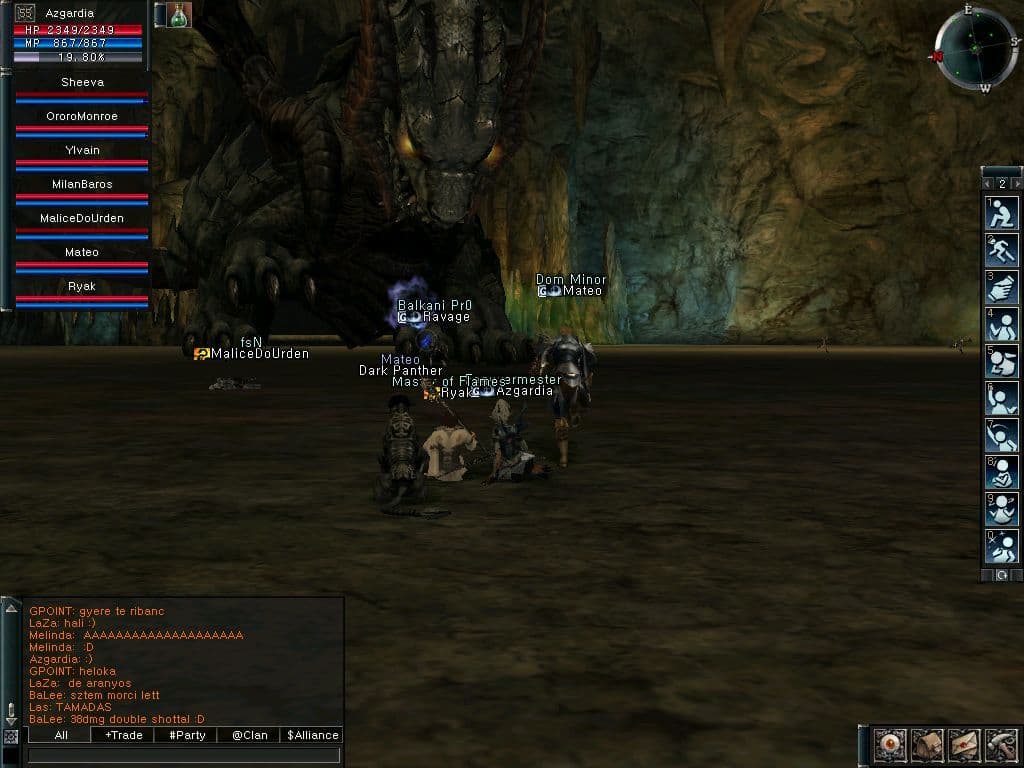Go to the next hotbar page

point(1017,184)
